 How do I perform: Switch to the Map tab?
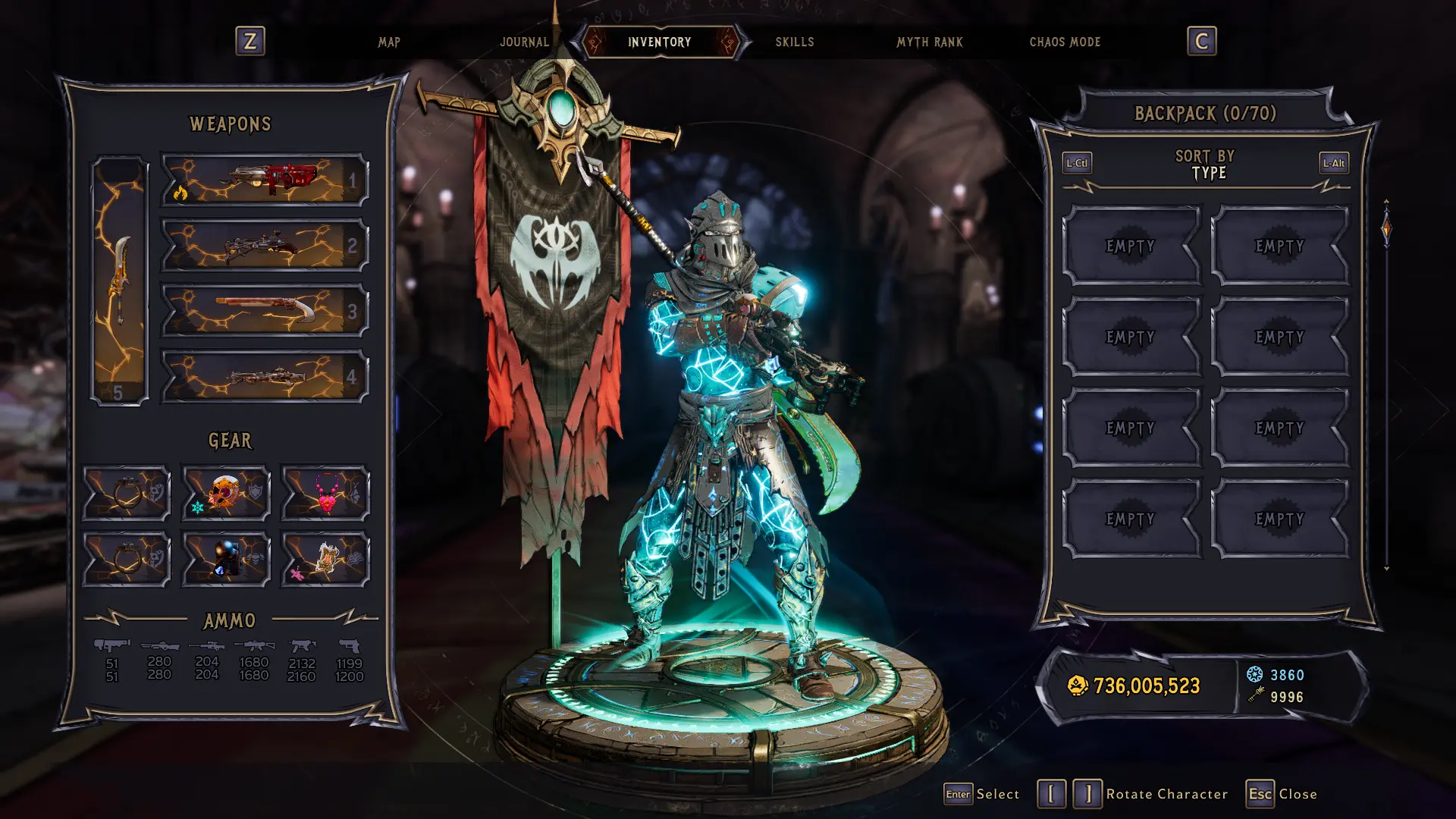389,42
